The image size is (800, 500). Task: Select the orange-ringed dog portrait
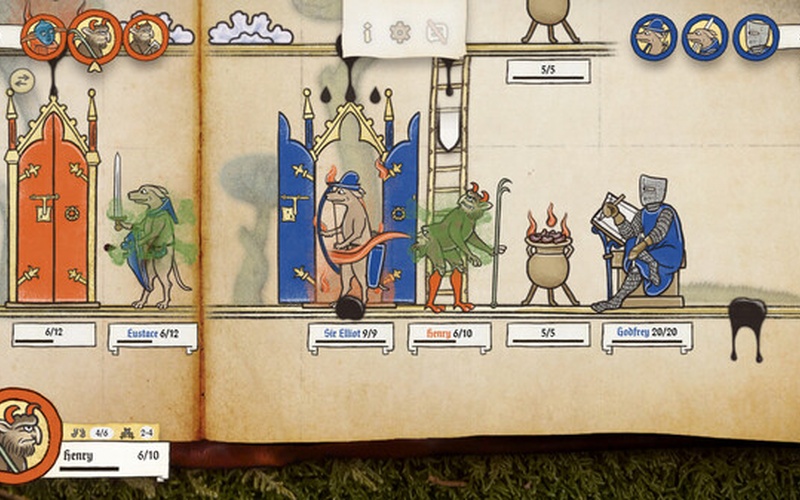145,37
